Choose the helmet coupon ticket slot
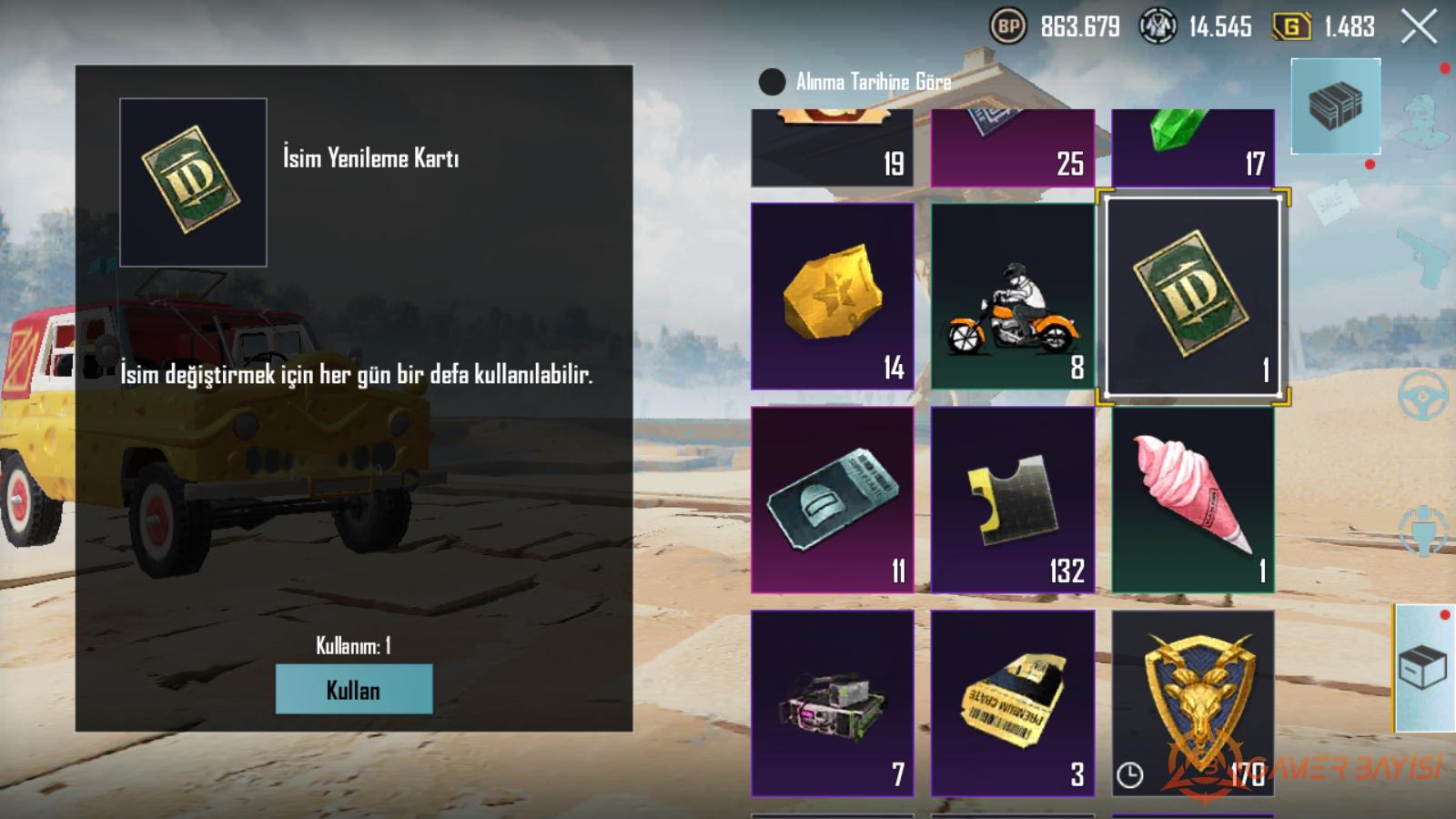Viewport: 1456px width, 819px height. 832,500
